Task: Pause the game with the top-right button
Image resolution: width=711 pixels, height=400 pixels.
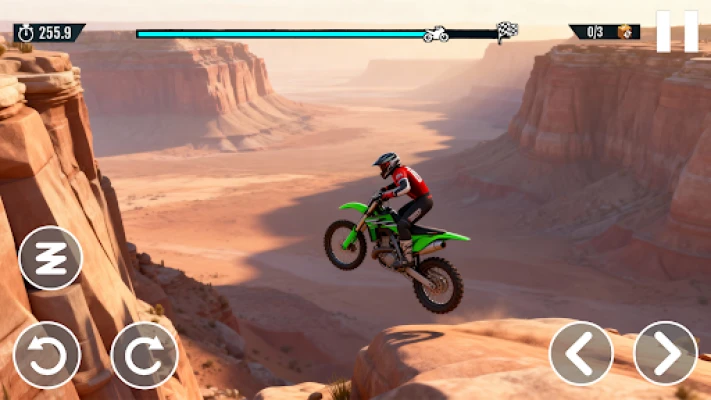Action: 677,31
